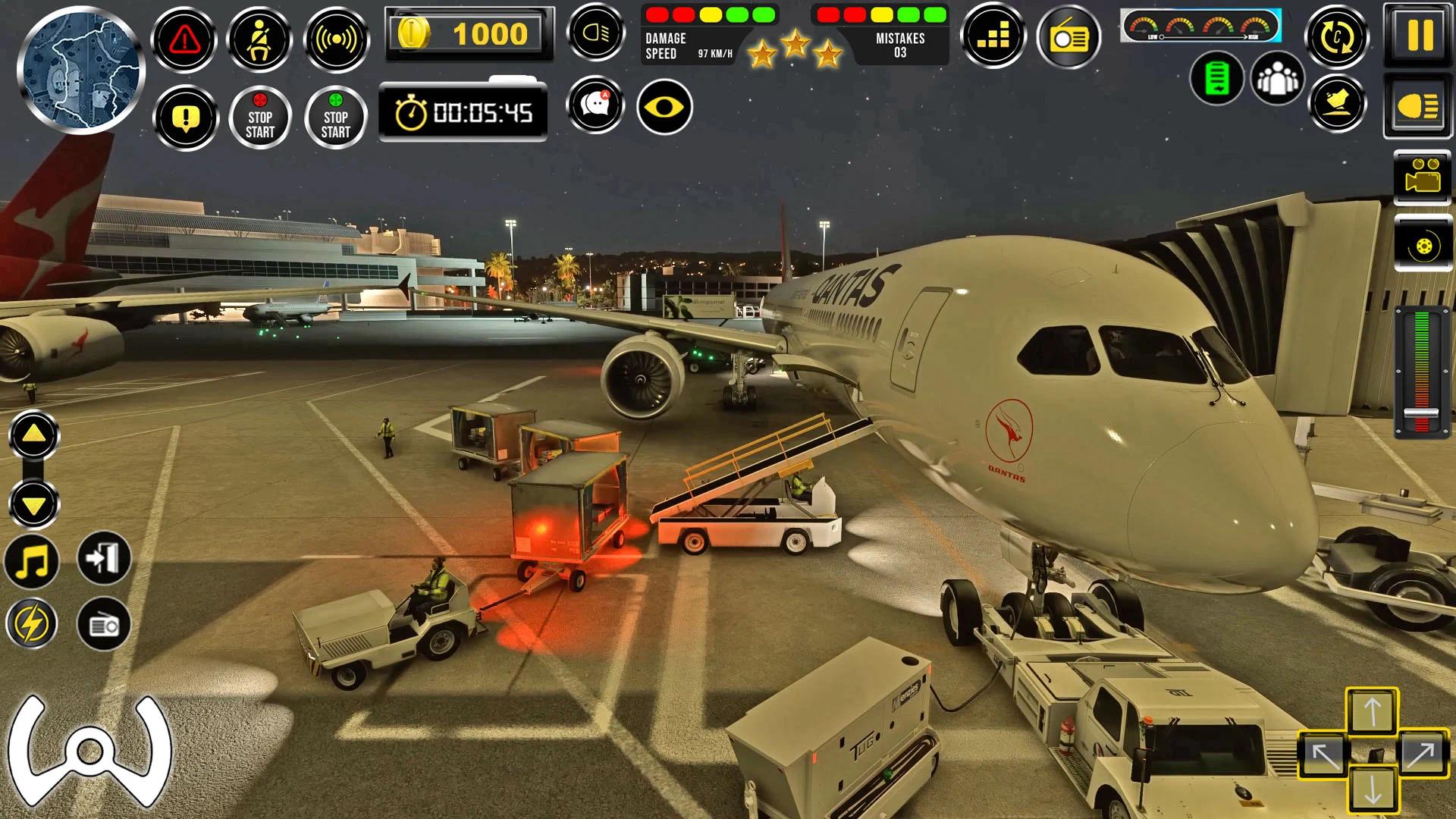Sound the horn icon
The height and width of the screenshot is (819, 1456).
click(337, 38)
